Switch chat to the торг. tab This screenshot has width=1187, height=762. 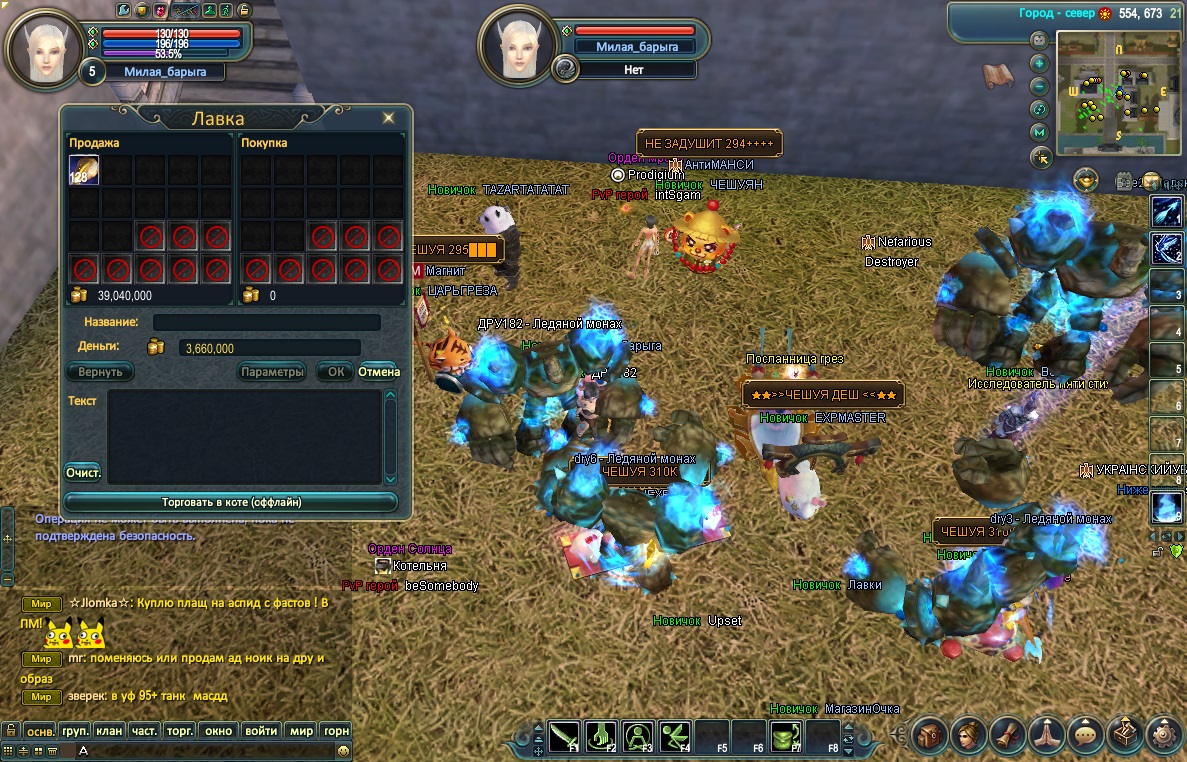point(178,731)
